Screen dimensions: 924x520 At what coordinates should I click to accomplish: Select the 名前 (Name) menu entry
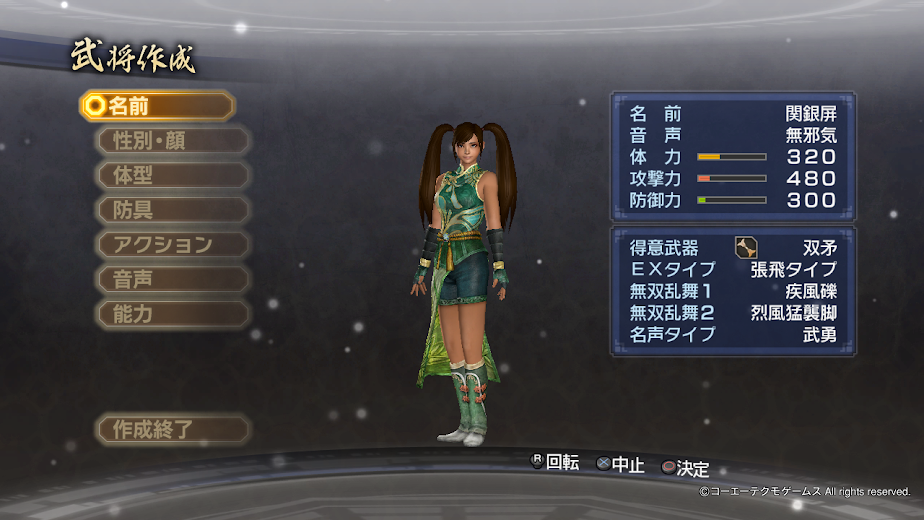tap(158, 106)
